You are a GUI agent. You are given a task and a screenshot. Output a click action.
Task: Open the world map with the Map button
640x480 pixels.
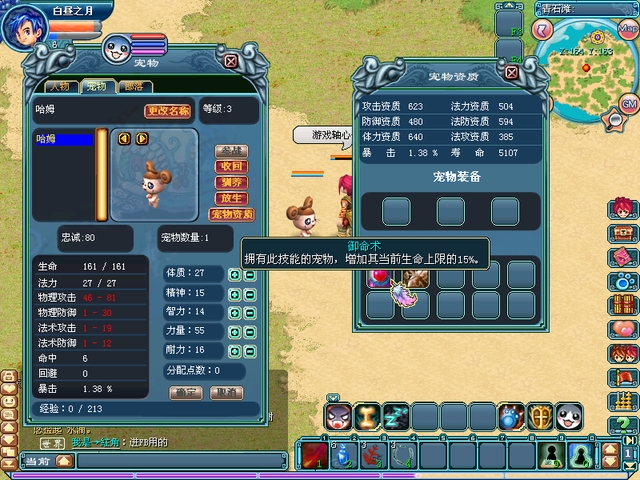pos(628,27)
